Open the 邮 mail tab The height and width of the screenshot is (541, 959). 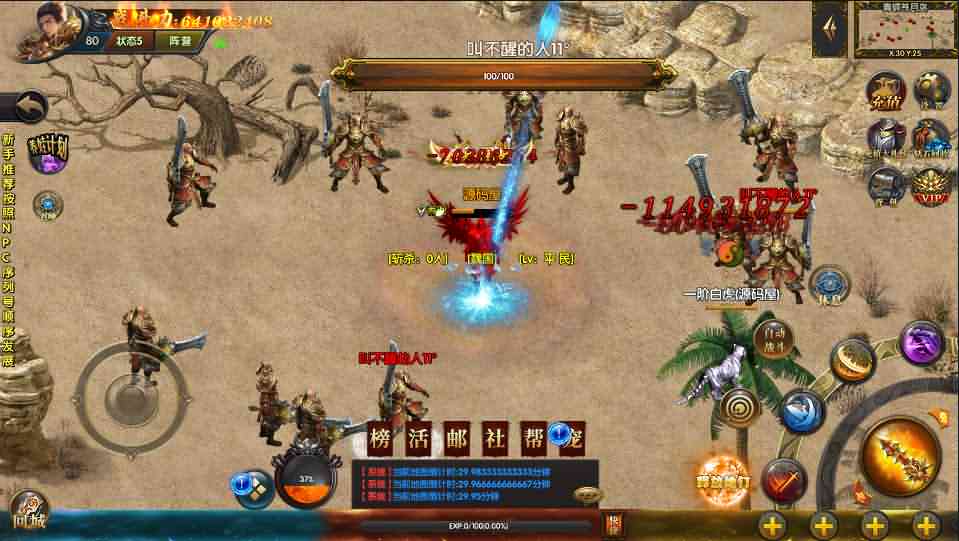[457, 438]
